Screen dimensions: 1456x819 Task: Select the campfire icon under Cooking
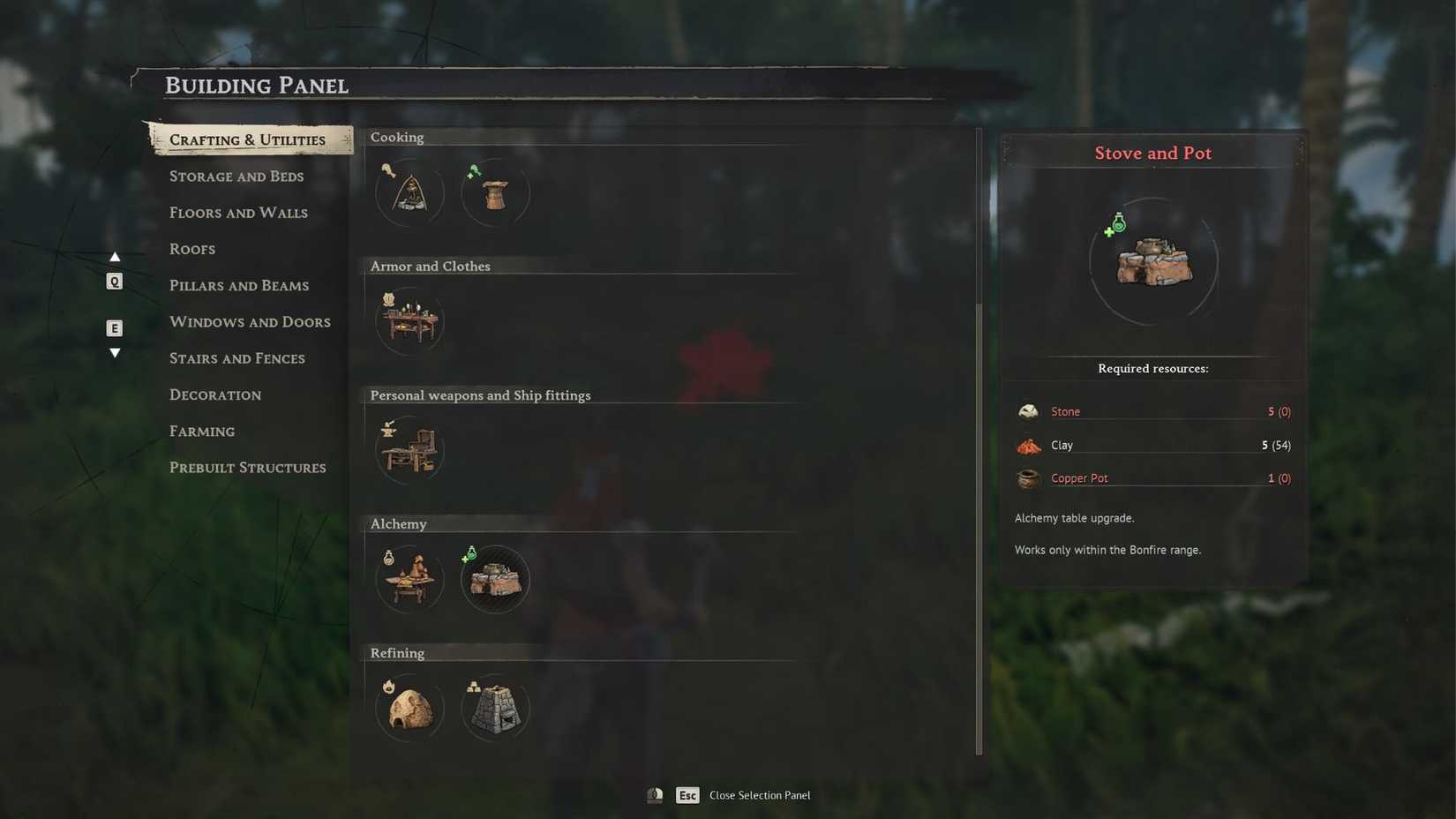tap(409, 192)
